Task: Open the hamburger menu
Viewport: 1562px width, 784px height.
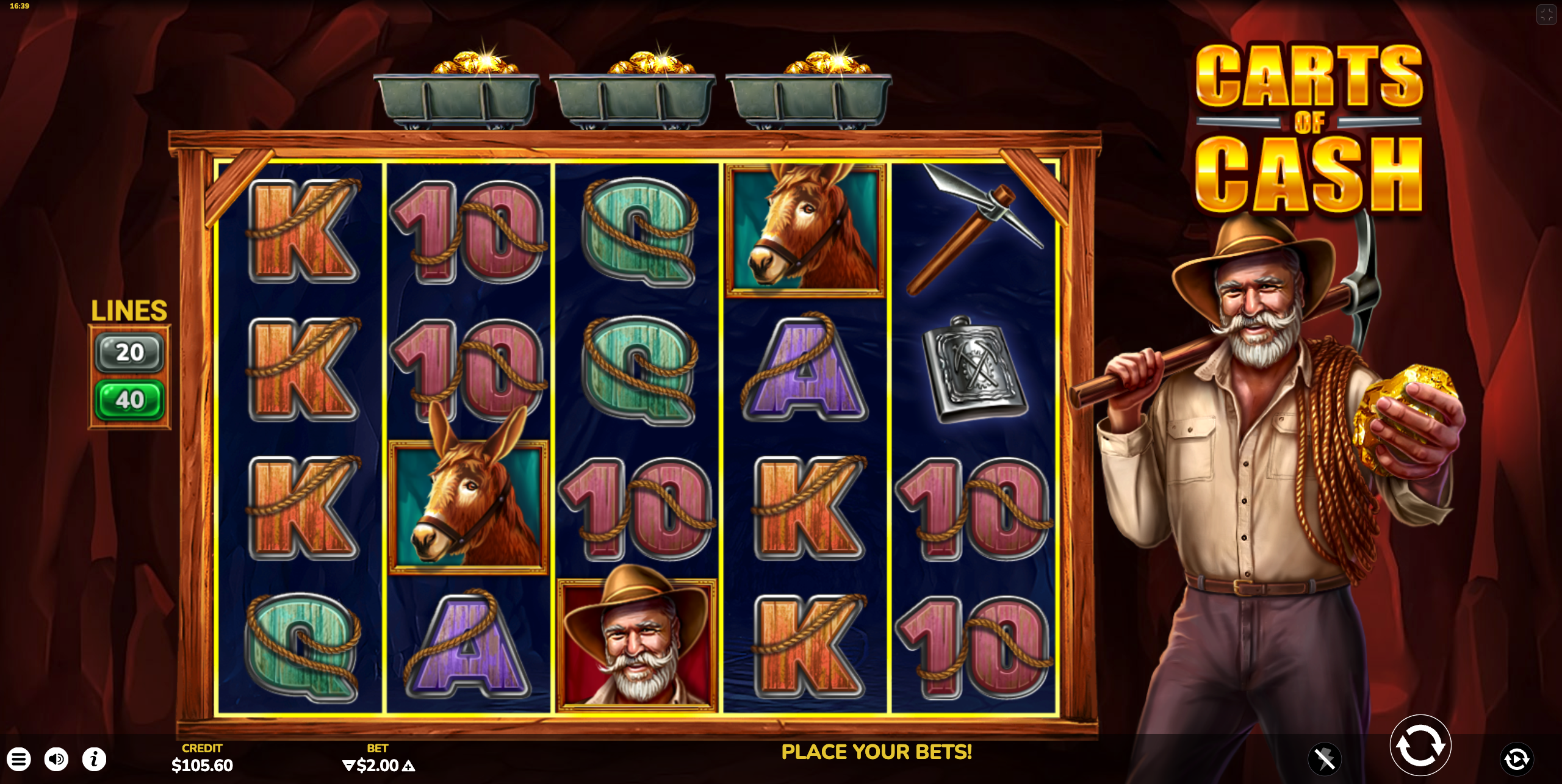Action: (x=19, y=760)
